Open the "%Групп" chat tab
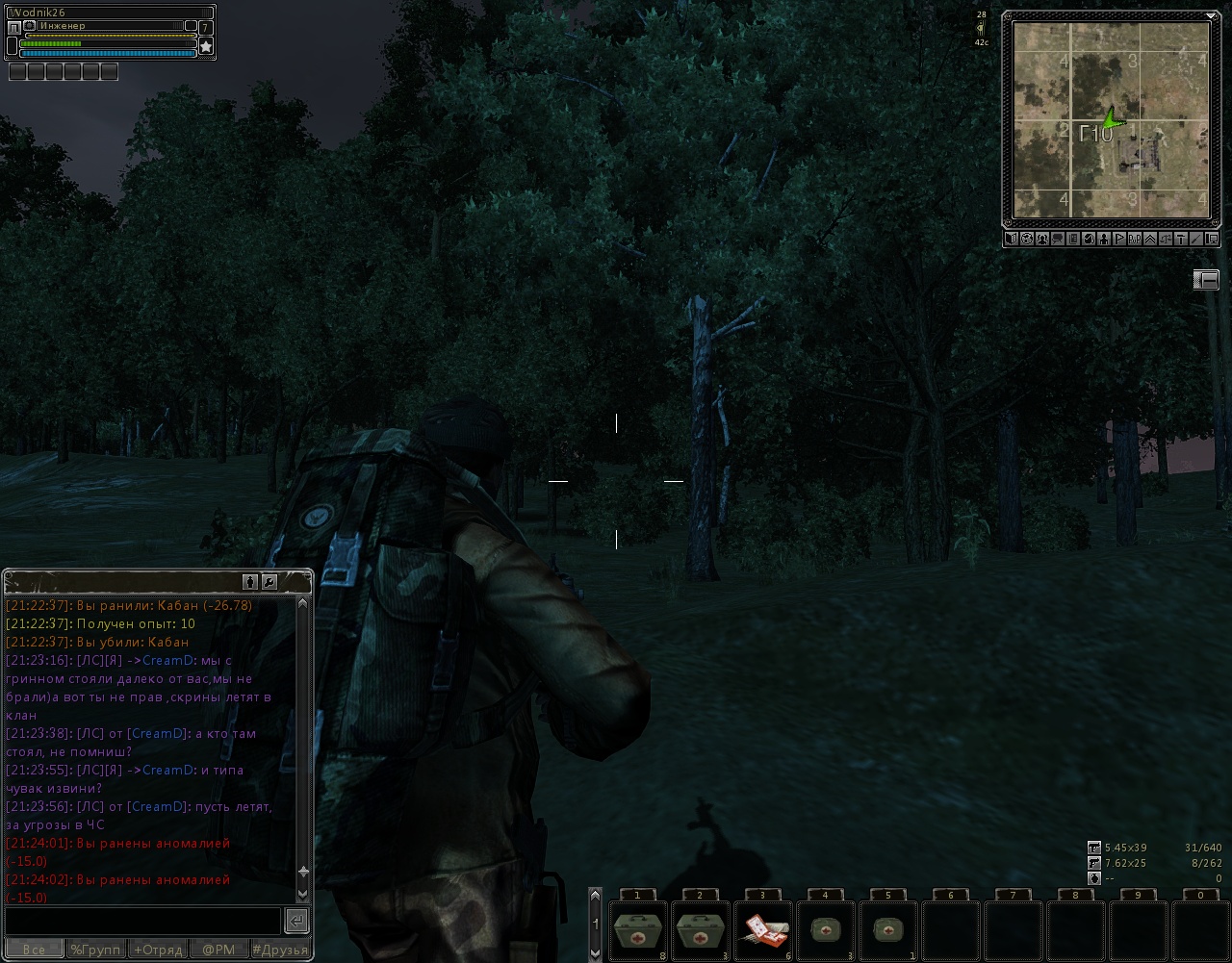 click(95, 950)
